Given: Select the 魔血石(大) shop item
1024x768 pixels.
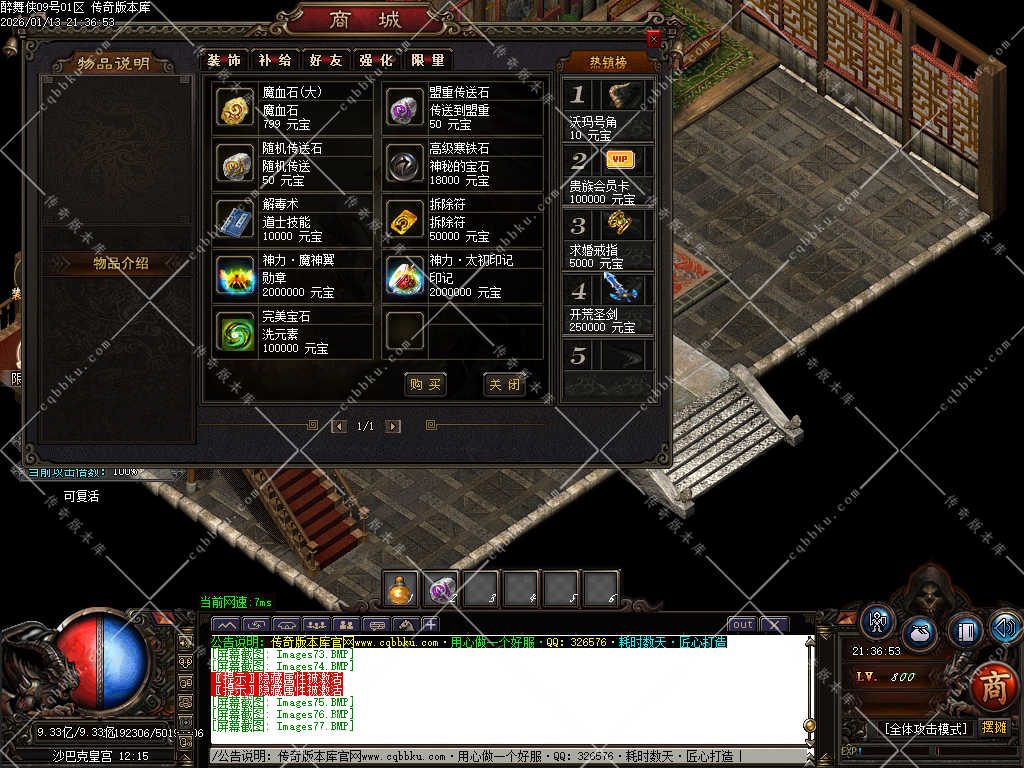Looking at the screenshot, I should tap(236, 108).
